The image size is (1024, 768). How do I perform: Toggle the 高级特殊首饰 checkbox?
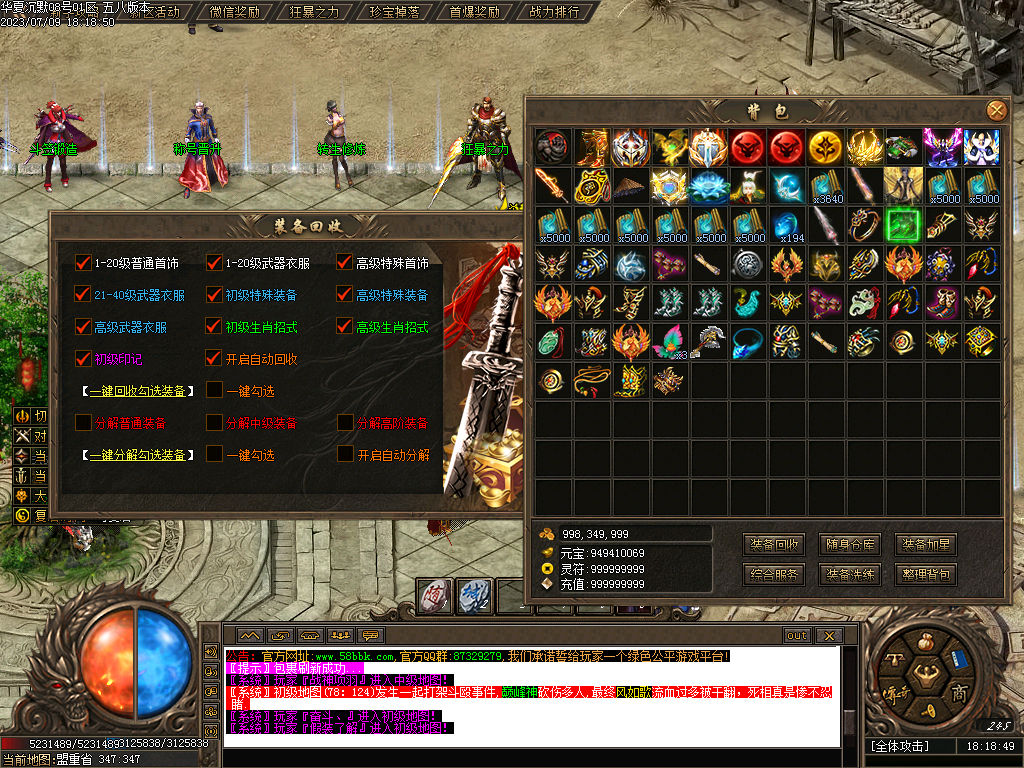pos(345,263)
